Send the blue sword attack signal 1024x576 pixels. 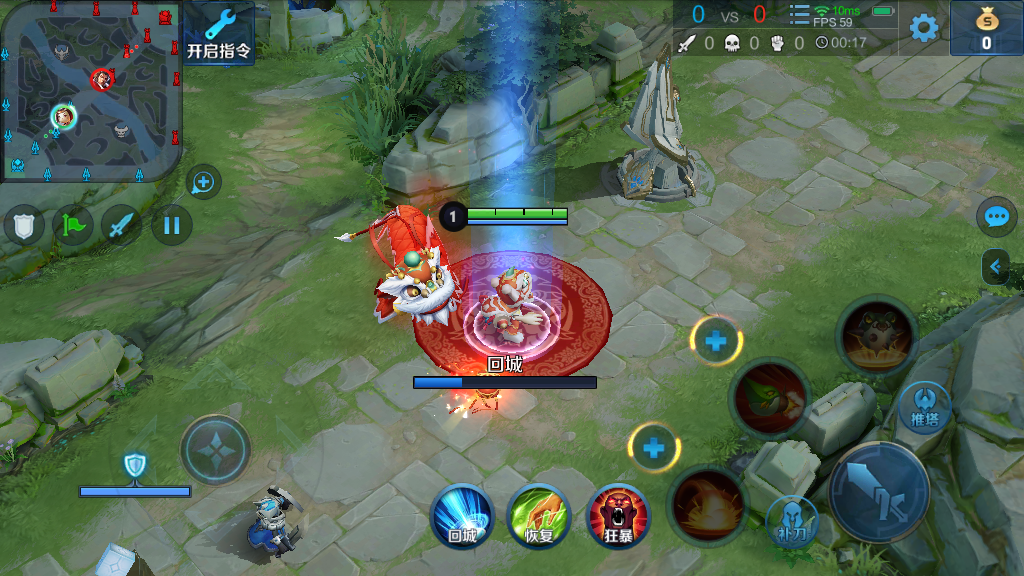tap(122, 225)
